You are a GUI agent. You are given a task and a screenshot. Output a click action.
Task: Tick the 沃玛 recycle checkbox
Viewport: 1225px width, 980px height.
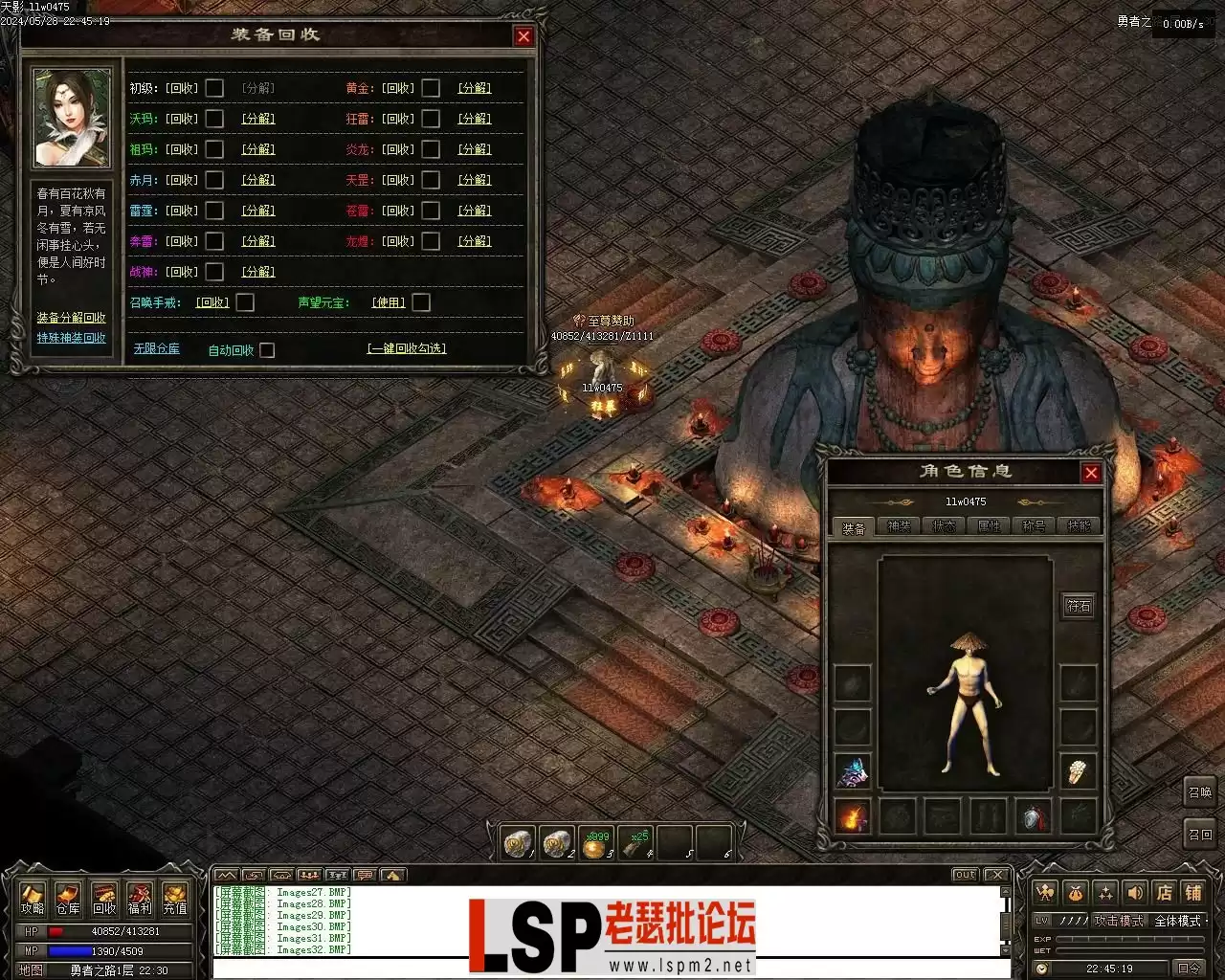(x=214, y=119)
